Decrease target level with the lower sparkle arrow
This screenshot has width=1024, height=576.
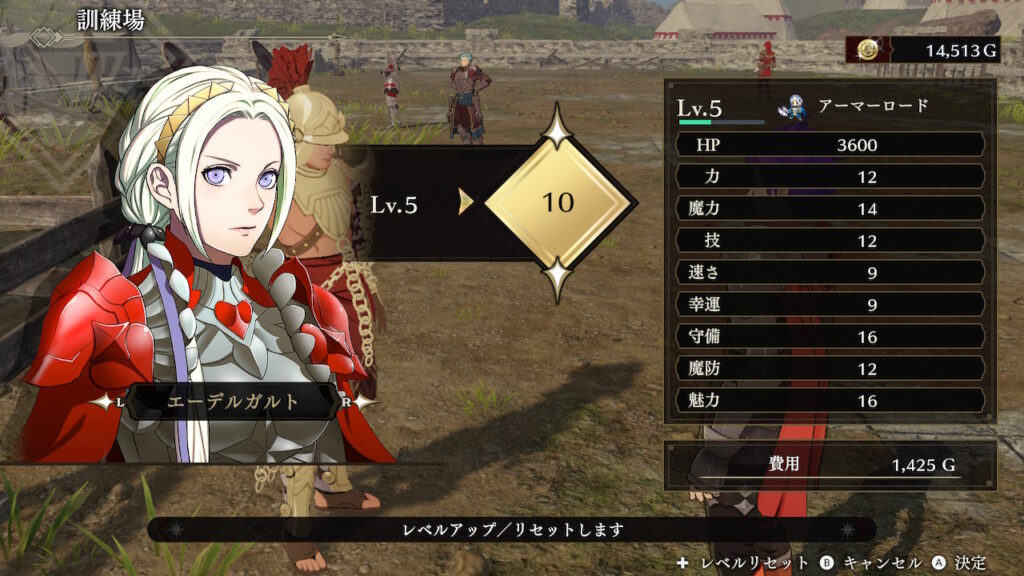click(558, 279)
